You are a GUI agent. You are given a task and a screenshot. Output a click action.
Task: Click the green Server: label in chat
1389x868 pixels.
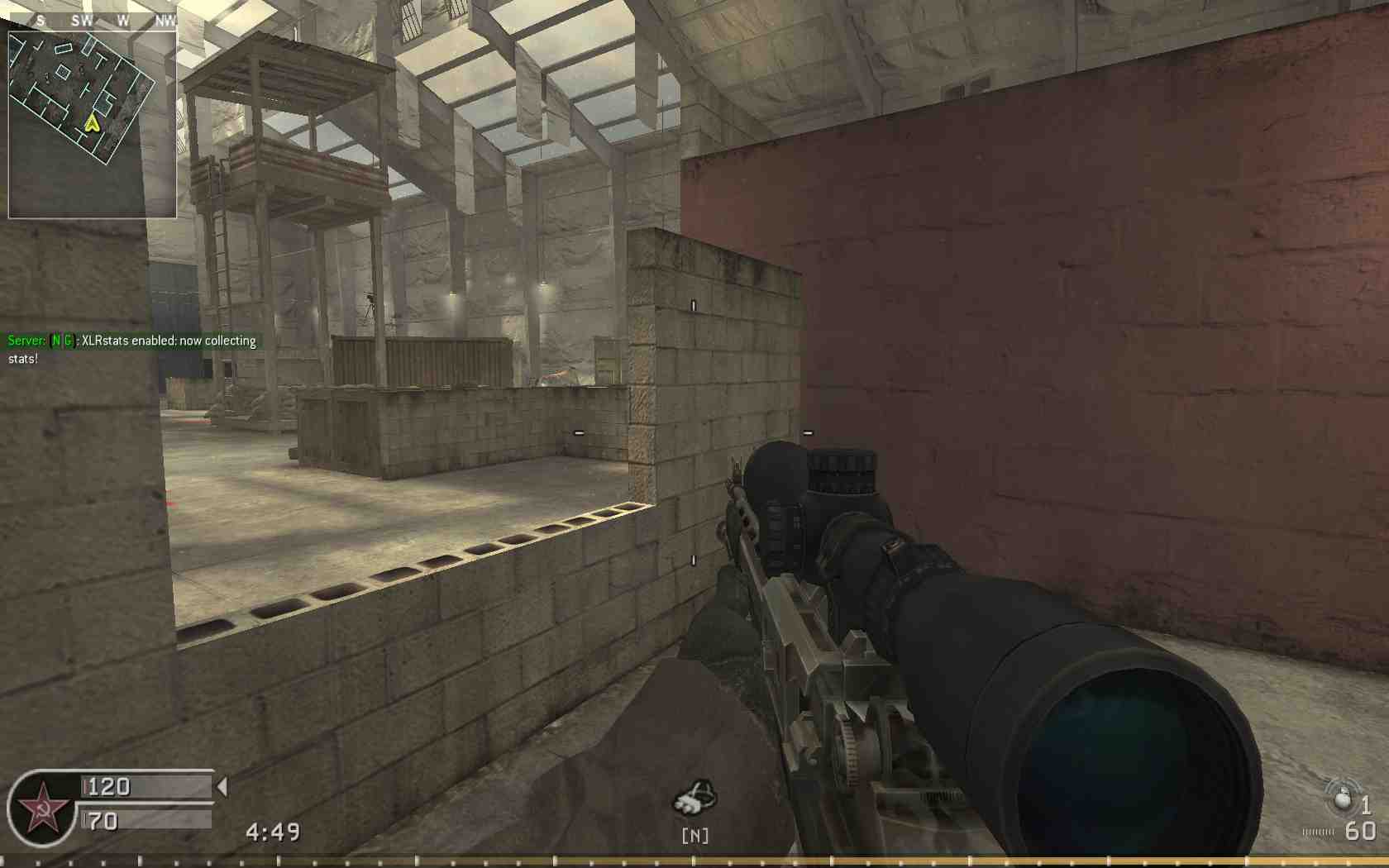tap(25, 340)
